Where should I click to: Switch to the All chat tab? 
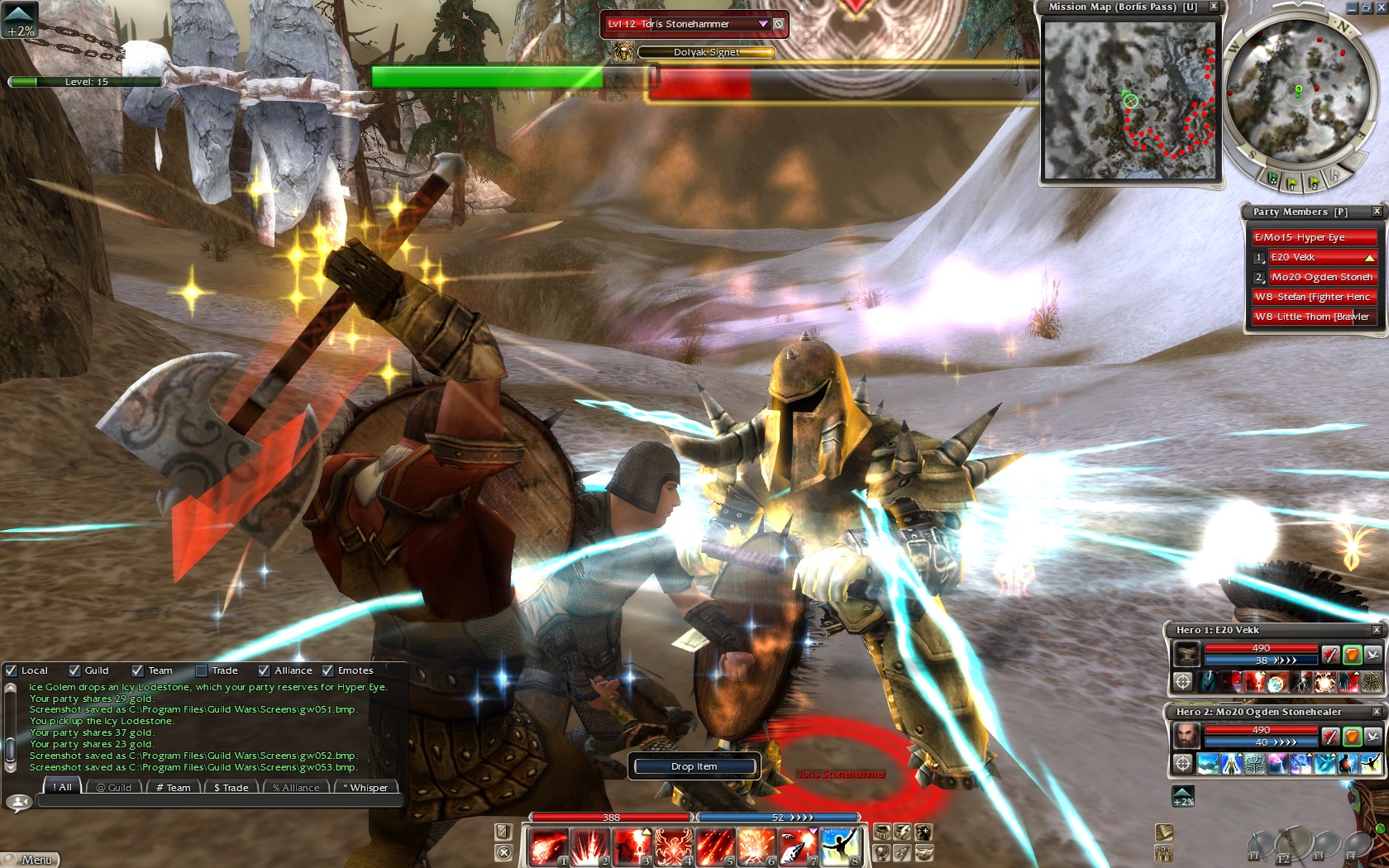click(63, 788)
